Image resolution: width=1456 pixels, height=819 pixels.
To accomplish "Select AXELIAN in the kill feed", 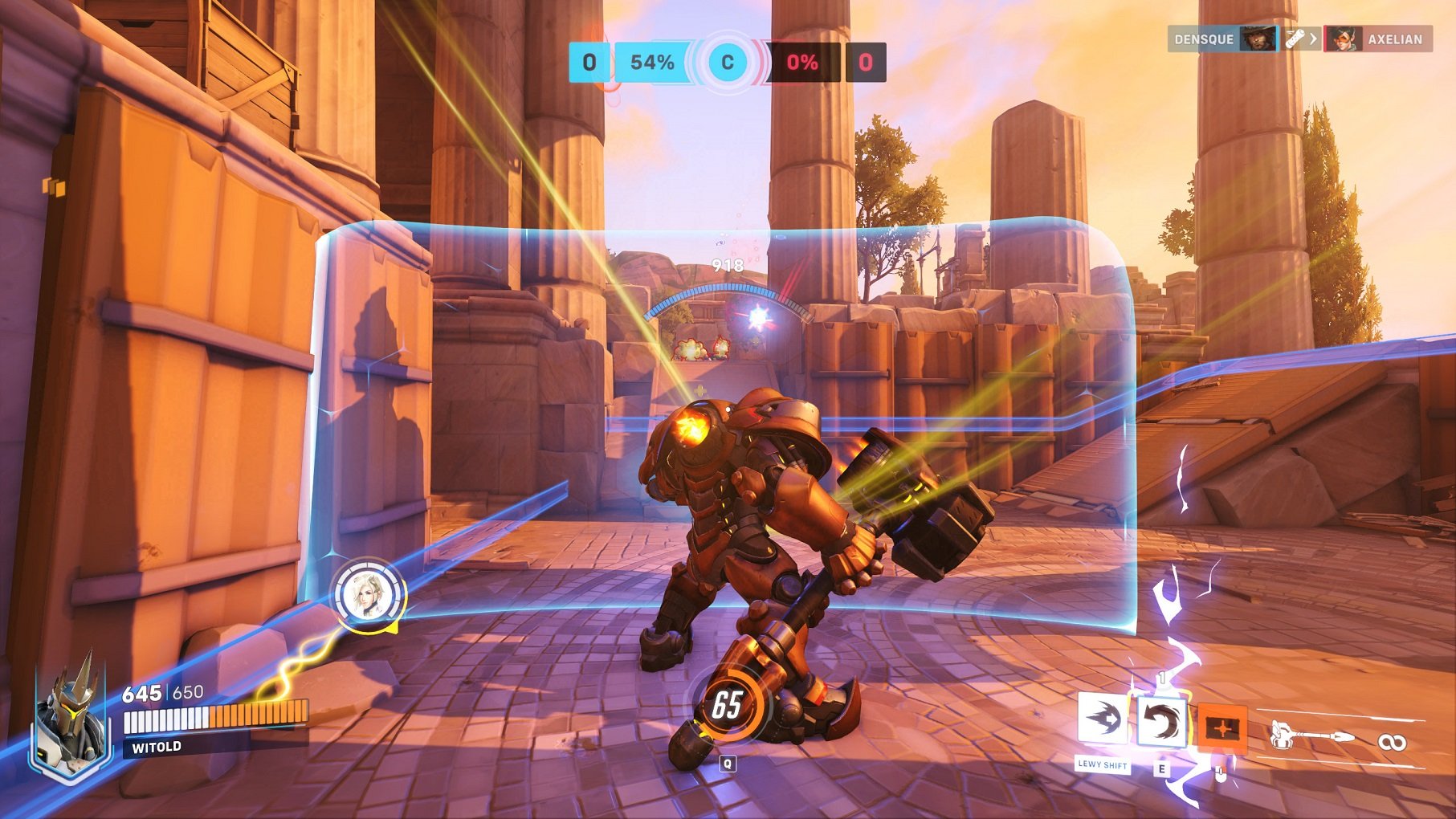I will tap(1394, 39).
